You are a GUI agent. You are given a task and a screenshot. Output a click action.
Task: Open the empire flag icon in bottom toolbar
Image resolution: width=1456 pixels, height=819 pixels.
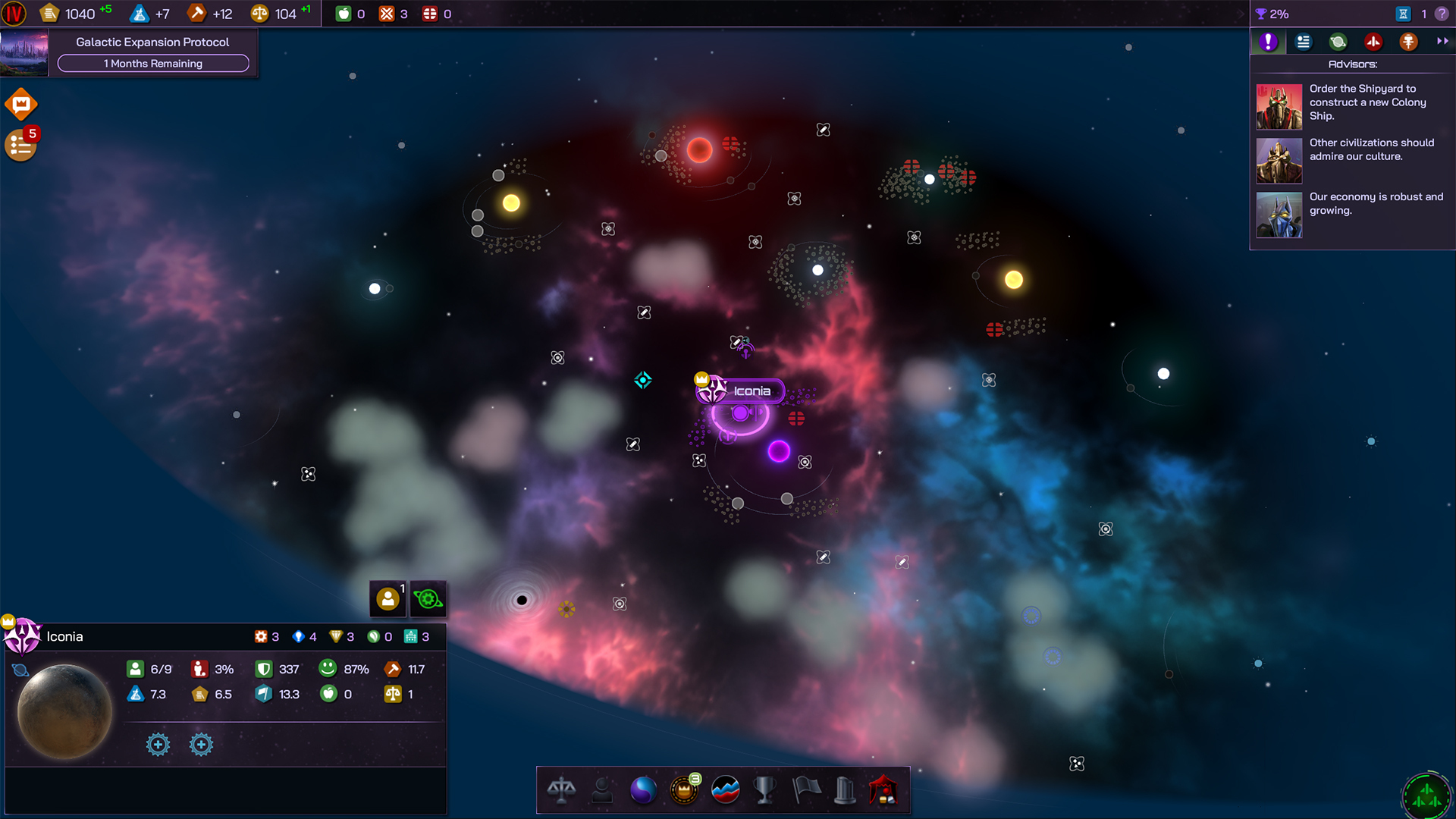point(806,790)
